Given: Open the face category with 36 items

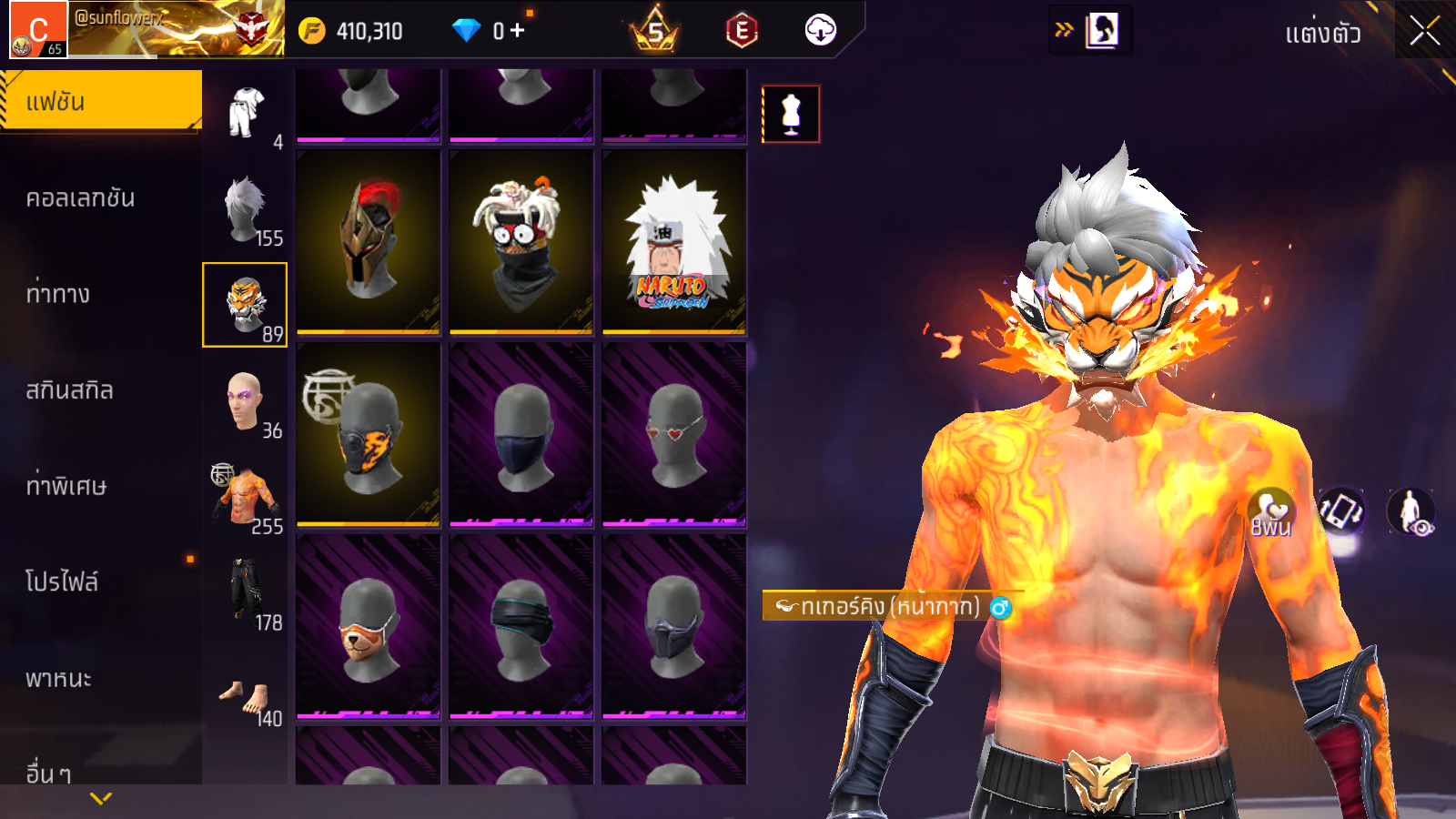Looking at the screenshot, I should click(x=246, y=402).
